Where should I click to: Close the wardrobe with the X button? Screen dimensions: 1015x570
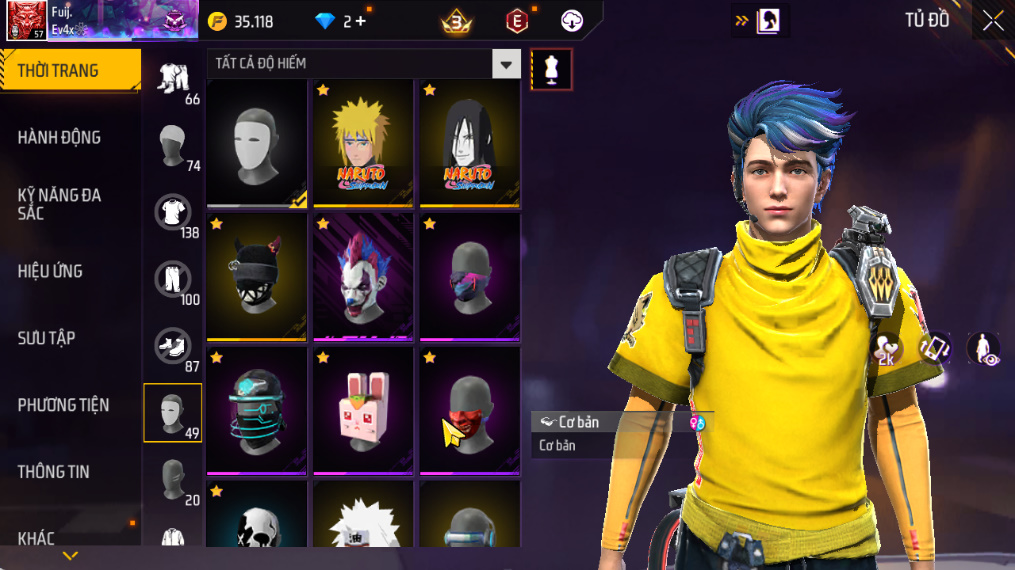[x=992, y=20]
